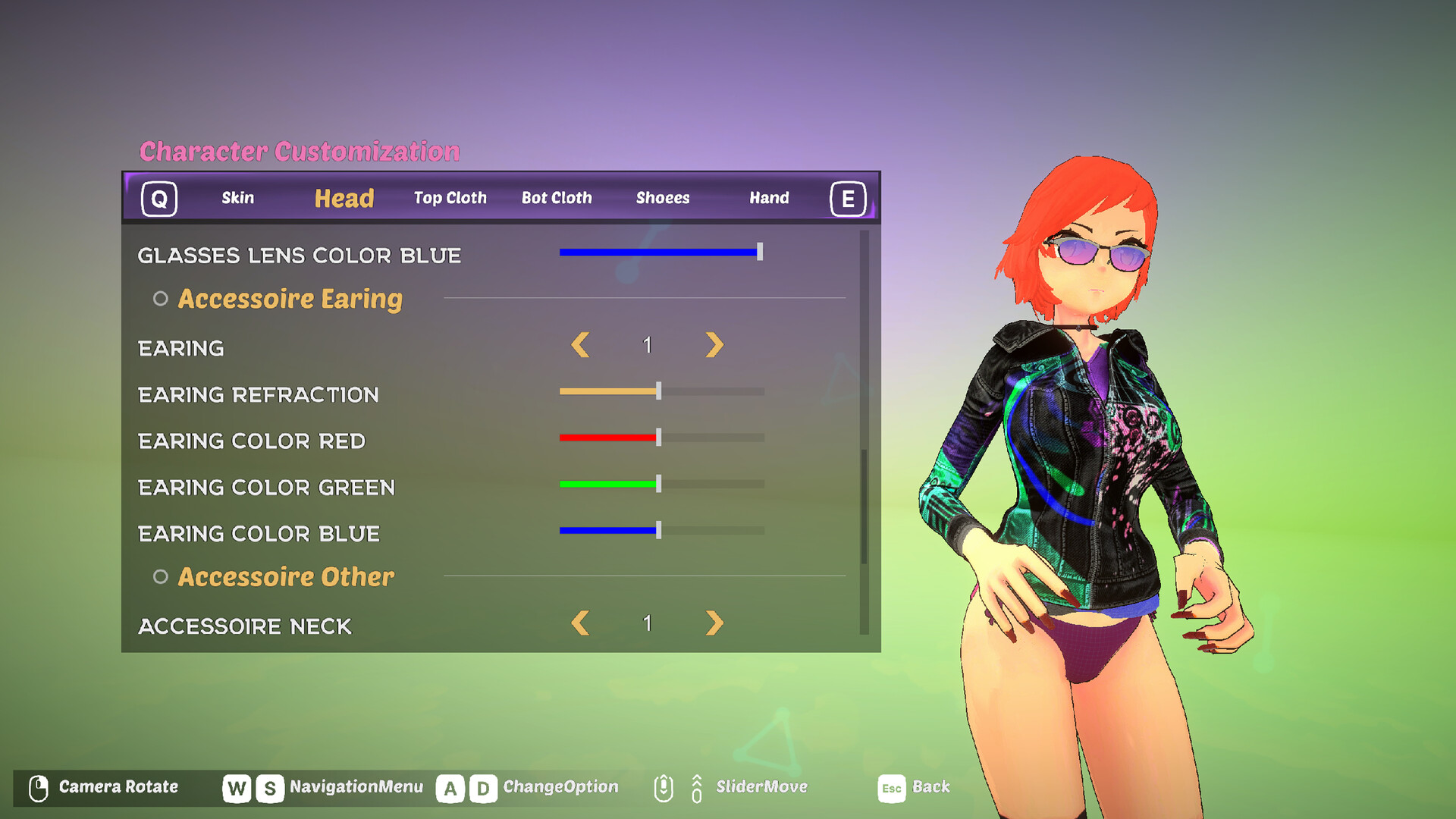
Task: Select the Accessoire Earing section circle
Action: pos(160,298)
